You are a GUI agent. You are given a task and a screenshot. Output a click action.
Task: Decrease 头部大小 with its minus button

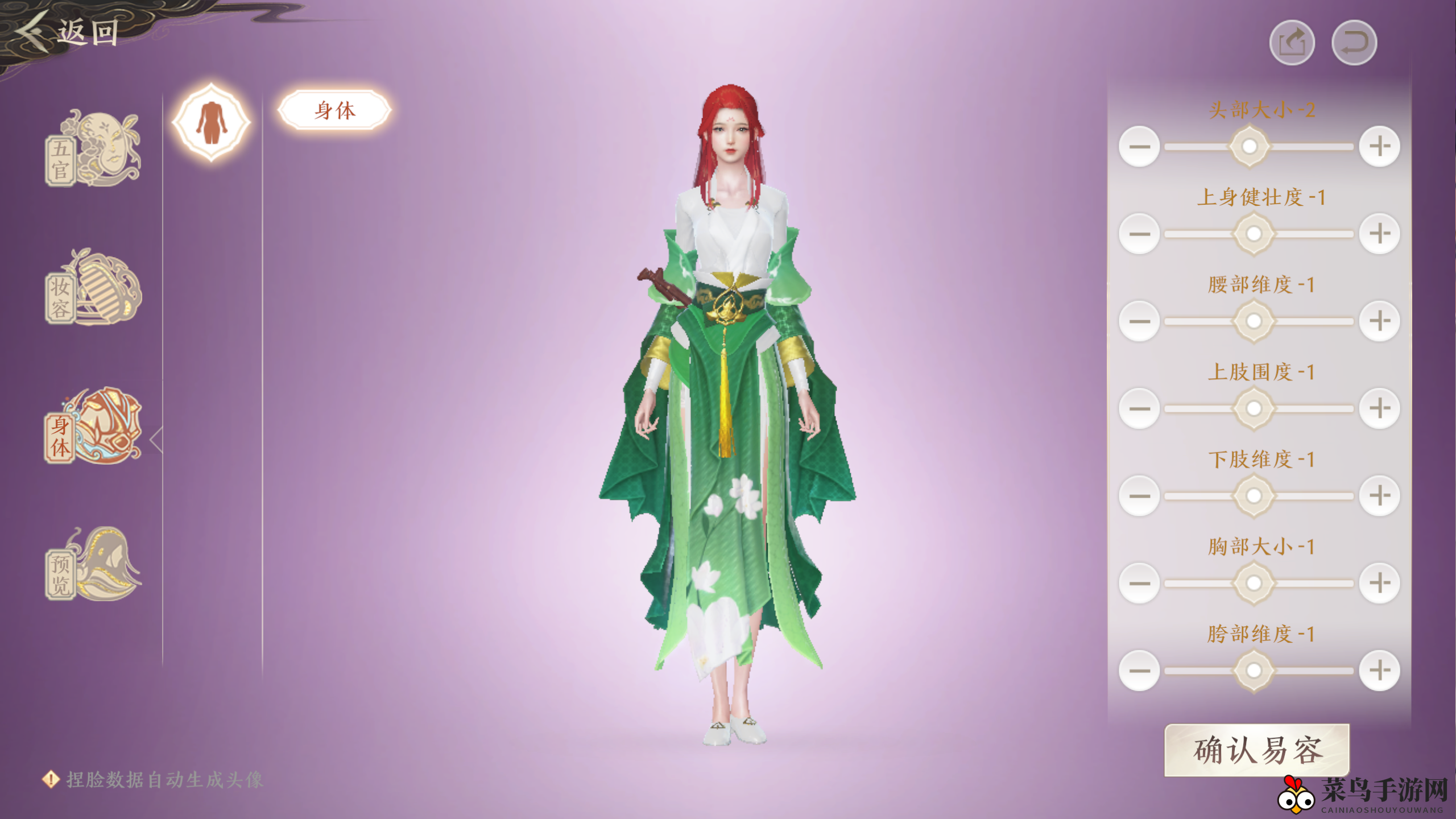coord(1139,147)
